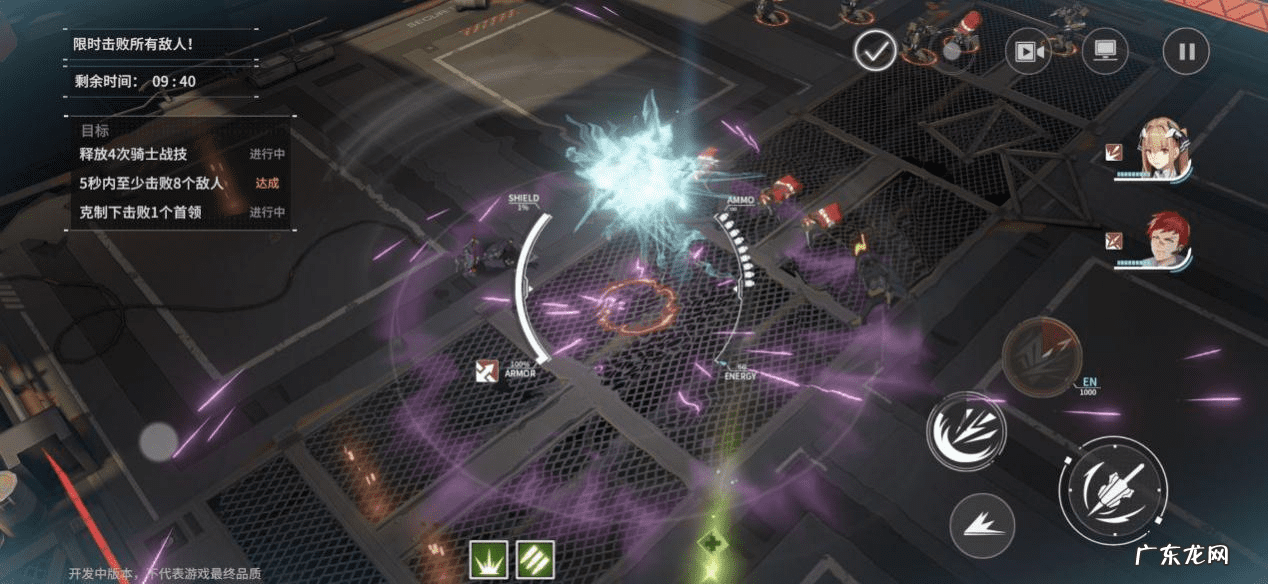Select the green triple-stripe buff icon
The height and width of the screenshot is (584, 1268).
pos(535,559)
